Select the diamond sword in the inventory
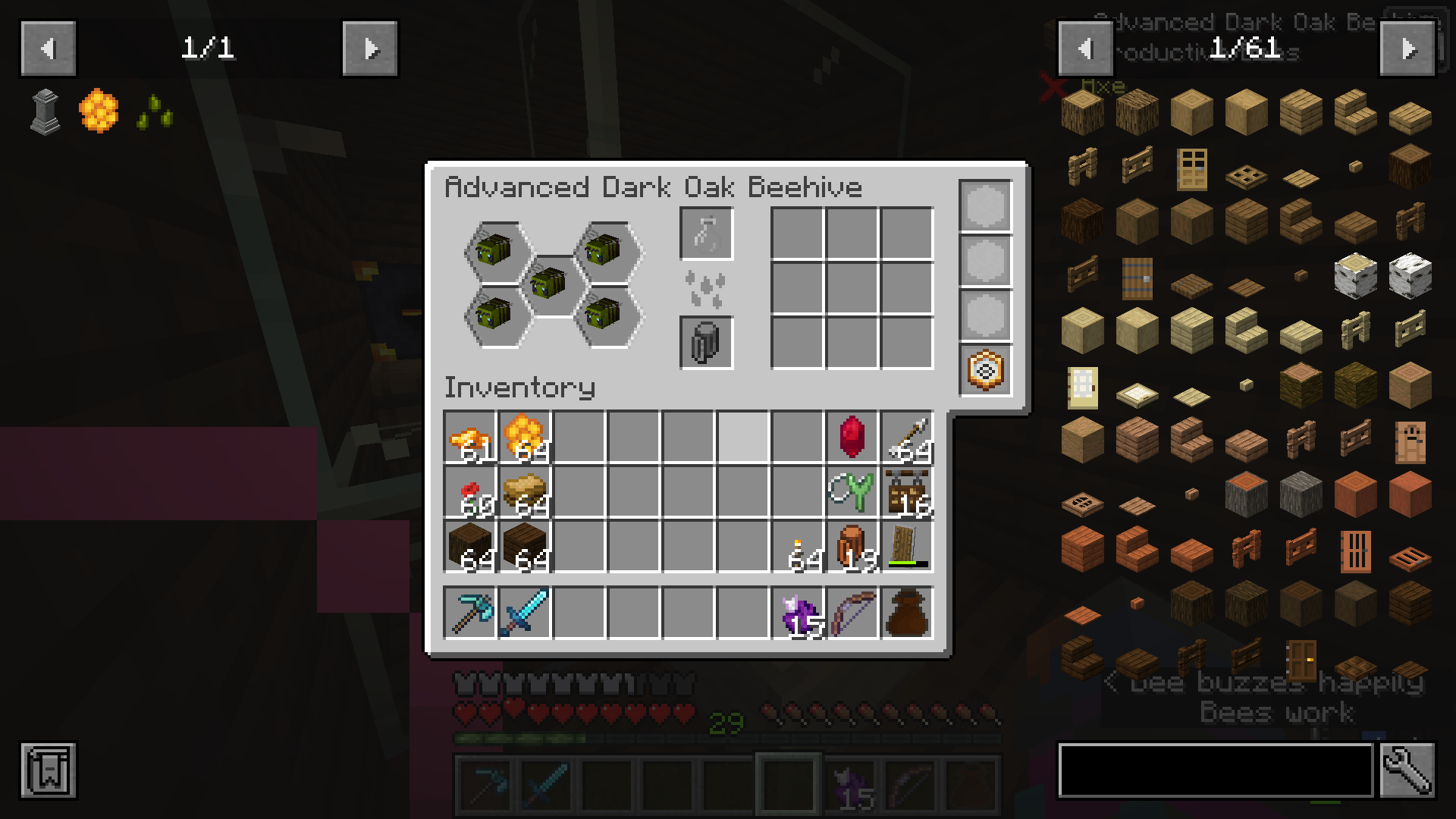The image size is (1456, 819). pyautogui.click(x=523, y=613)
